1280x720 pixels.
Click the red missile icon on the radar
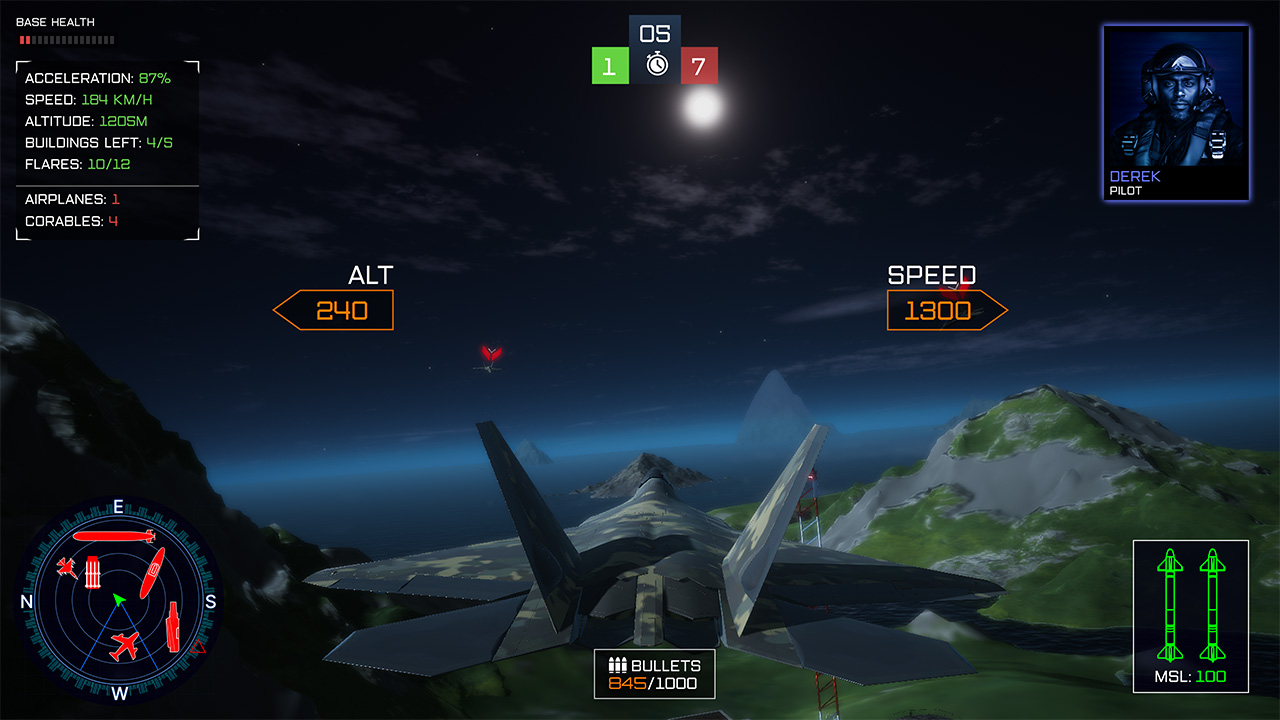pyautogui.click(x=113, y=537)
